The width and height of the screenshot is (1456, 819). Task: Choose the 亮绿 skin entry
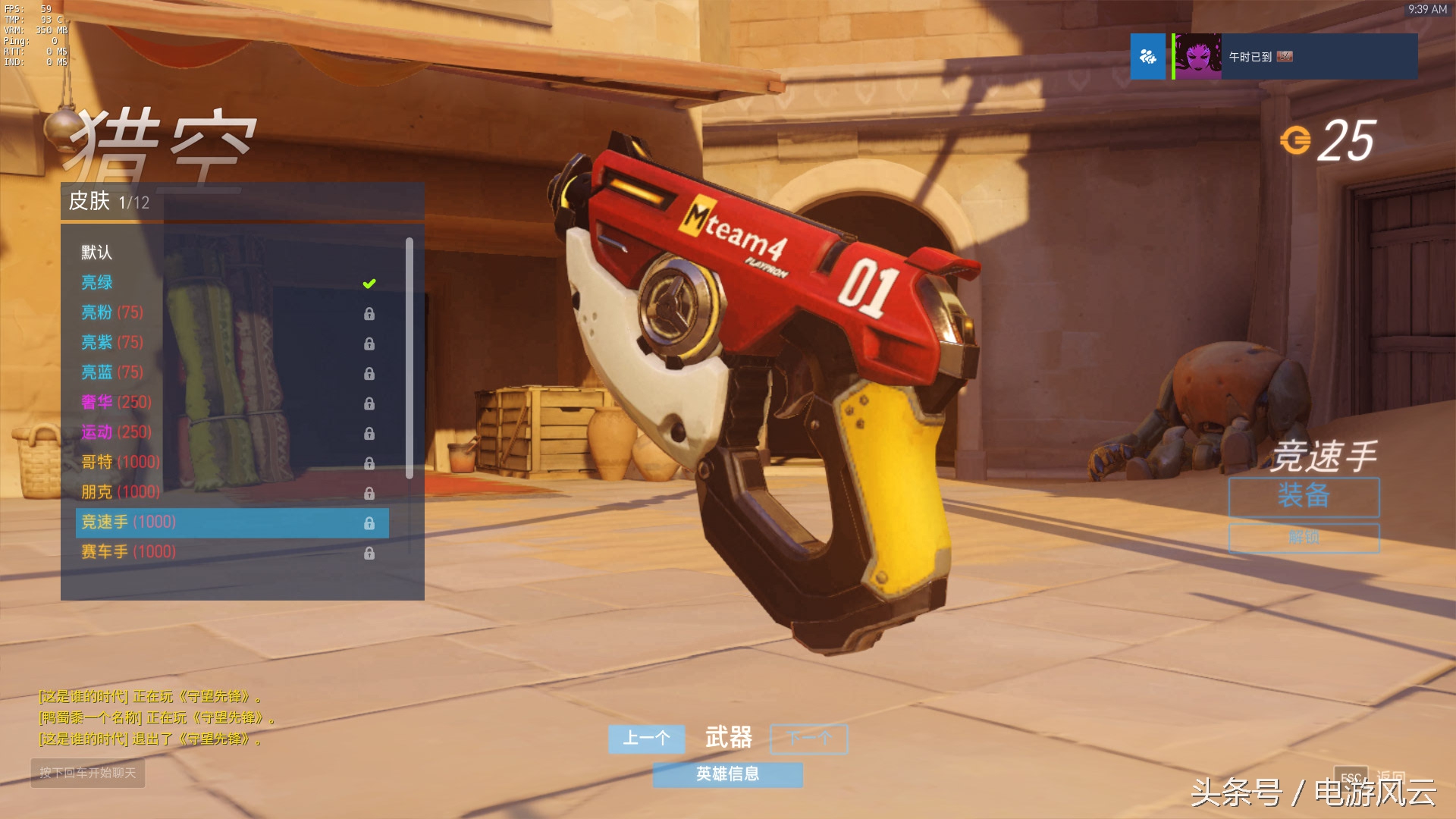pyautogui.click(x=98, y=283)
